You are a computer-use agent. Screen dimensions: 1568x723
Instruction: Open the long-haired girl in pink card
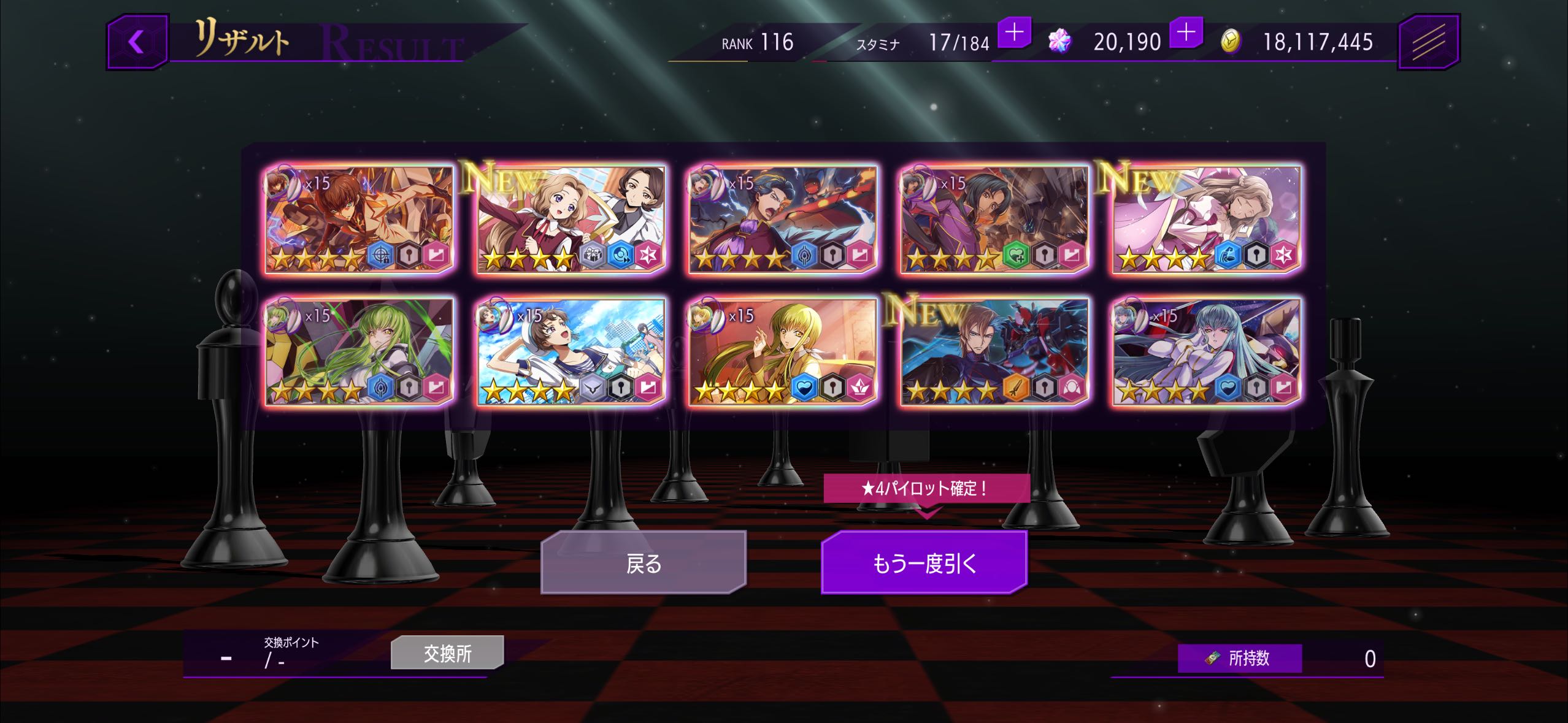point(1206,219)
